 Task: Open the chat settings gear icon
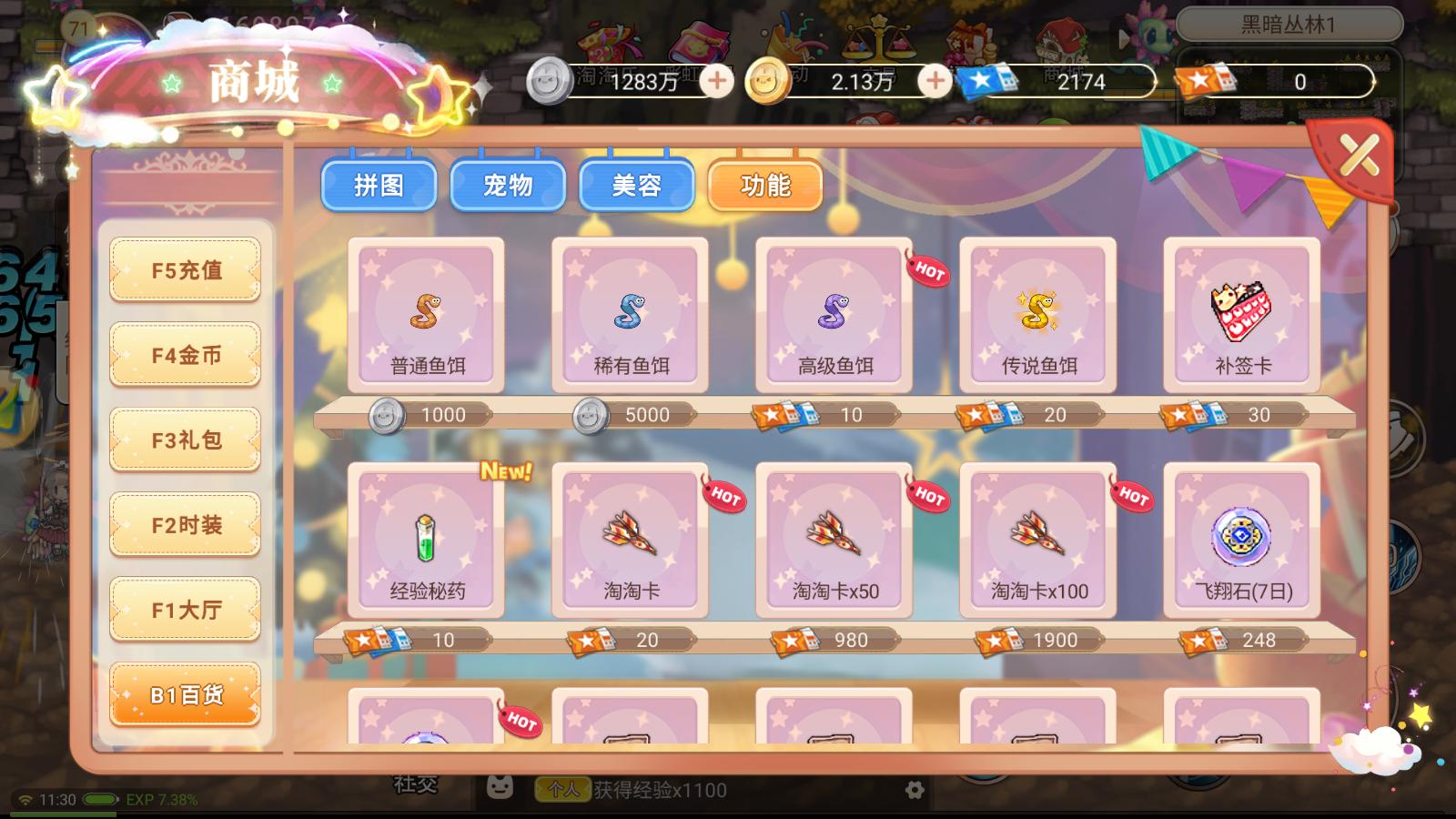tap(915, 791)
